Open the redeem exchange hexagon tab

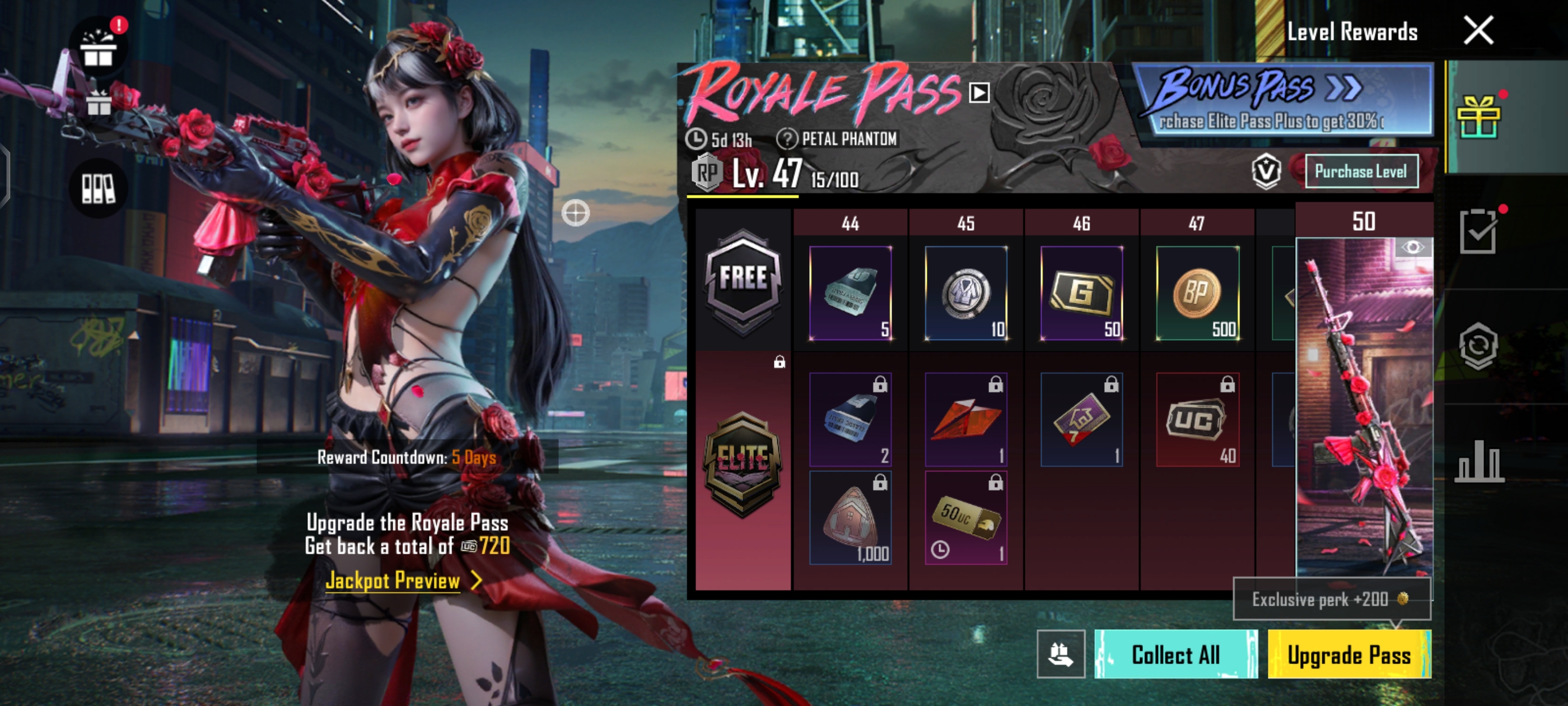[1478, 346]
